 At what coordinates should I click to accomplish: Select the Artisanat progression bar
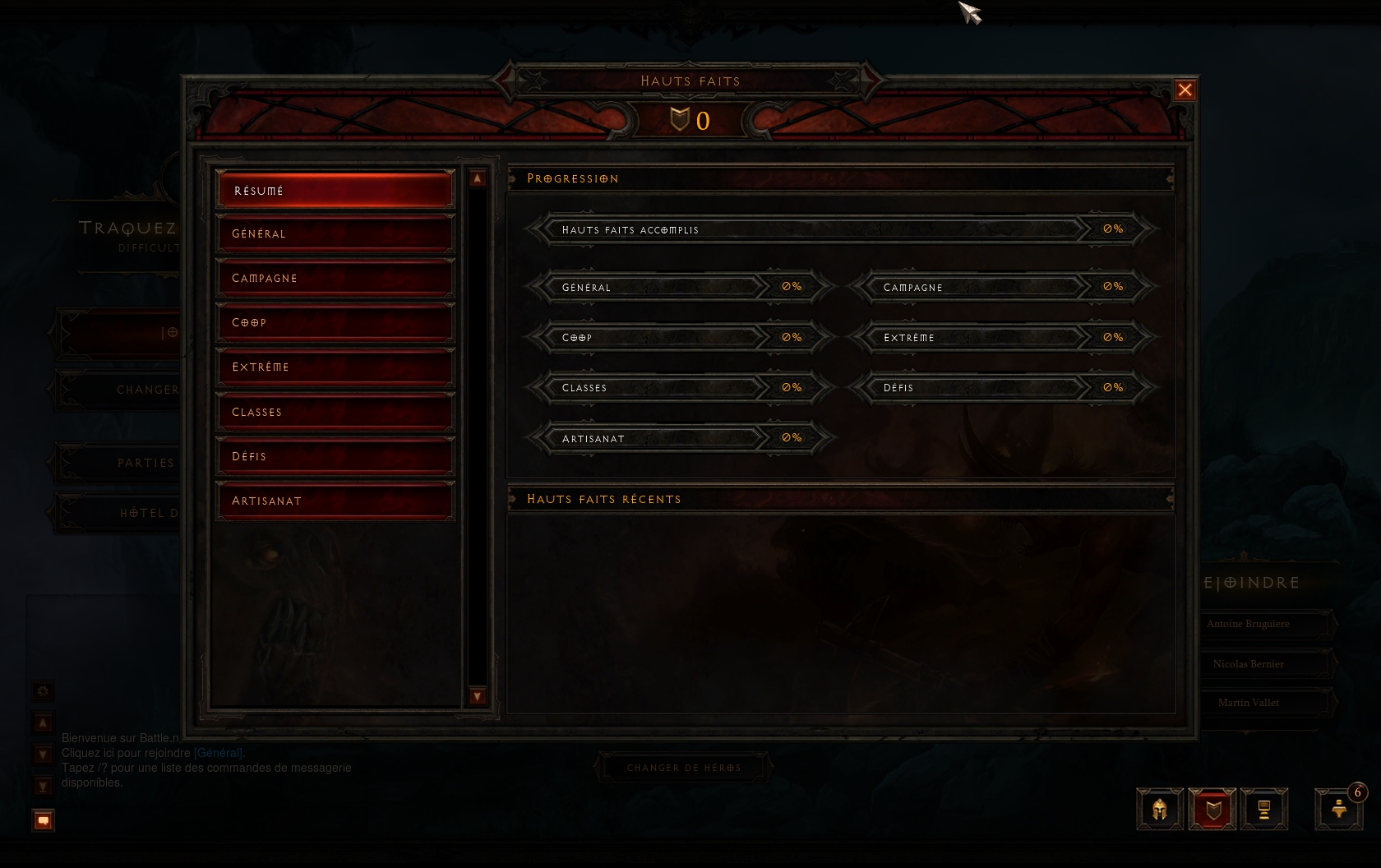tap(680, 438)
